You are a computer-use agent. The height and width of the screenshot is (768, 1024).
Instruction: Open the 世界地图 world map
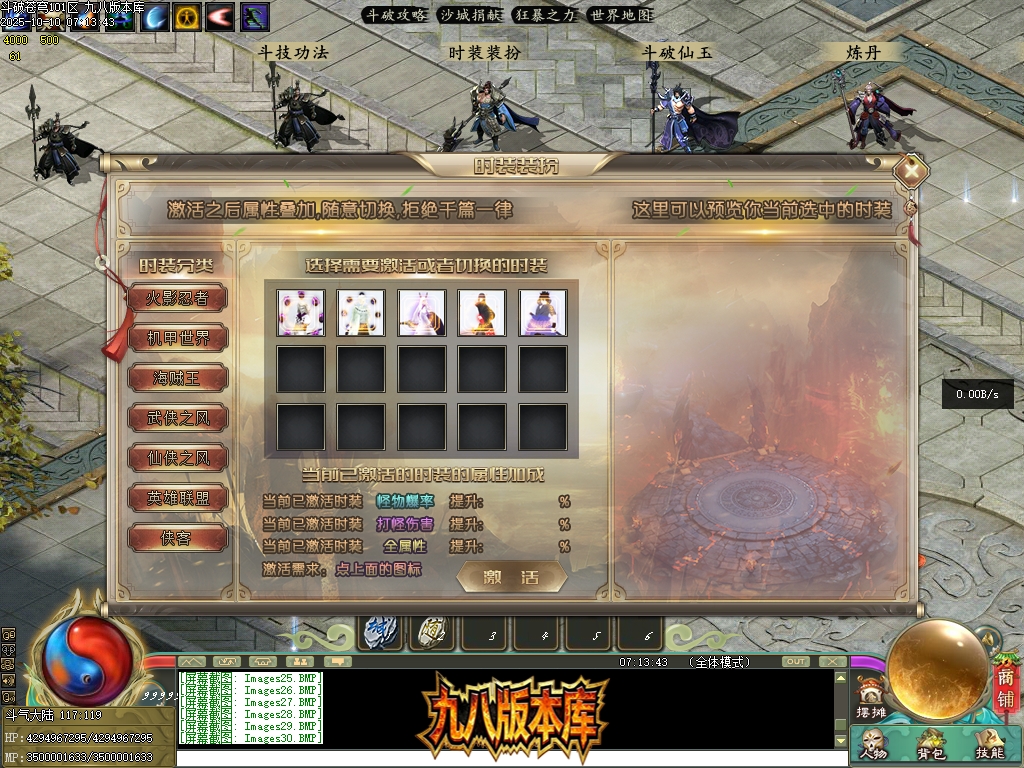(x=620, y=15)
